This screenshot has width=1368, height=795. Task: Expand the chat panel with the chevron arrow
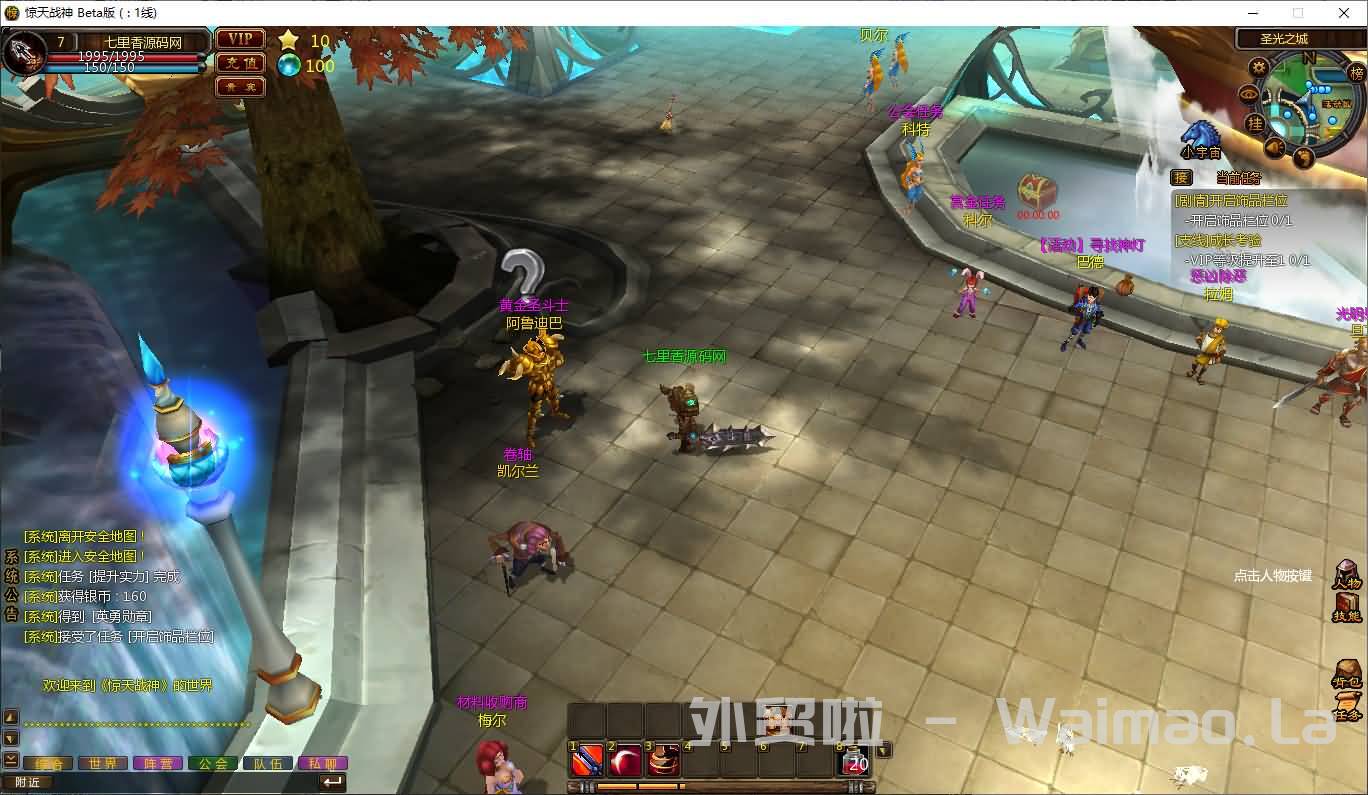10,759
